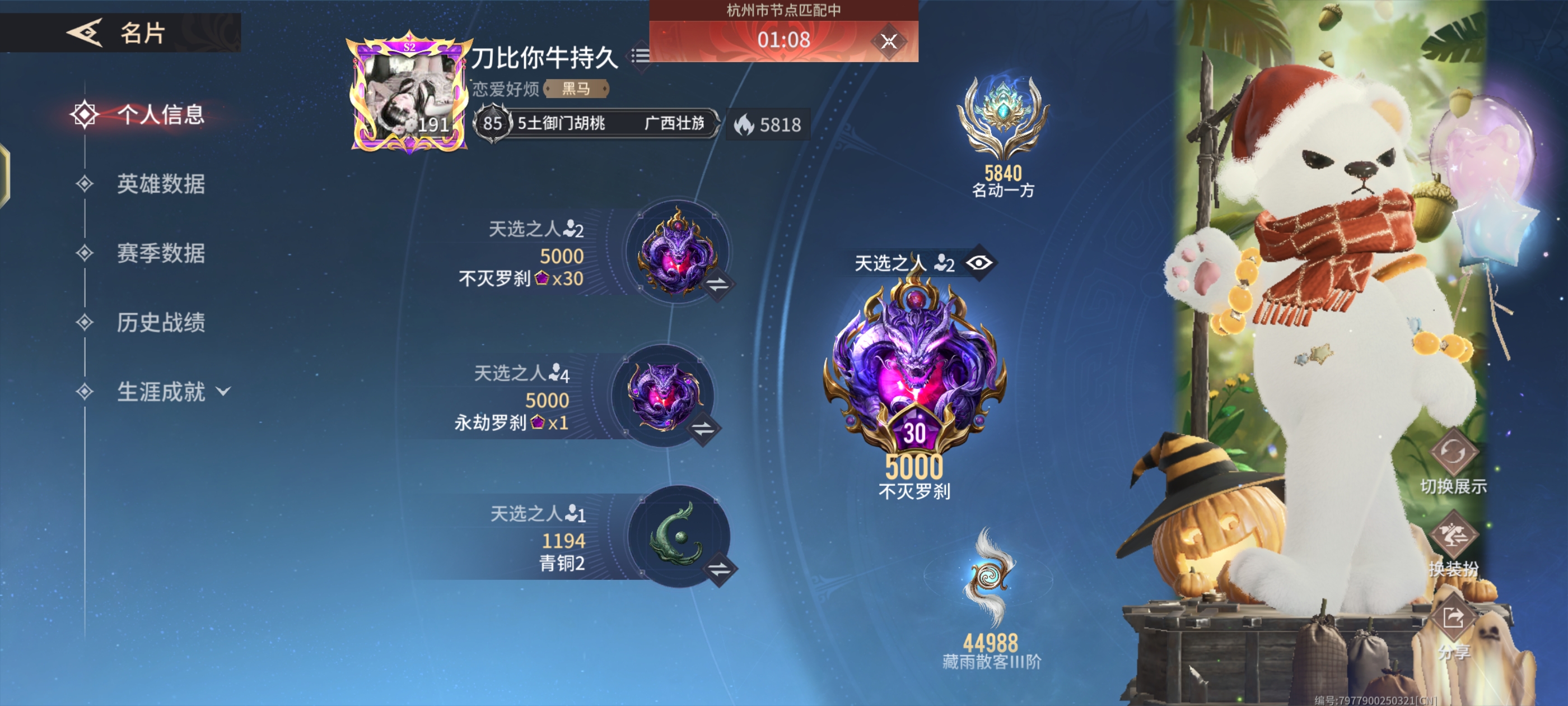Switch to the 英雄数据 tab
The height and width of the screenshot is (706, 1568).
162,183
